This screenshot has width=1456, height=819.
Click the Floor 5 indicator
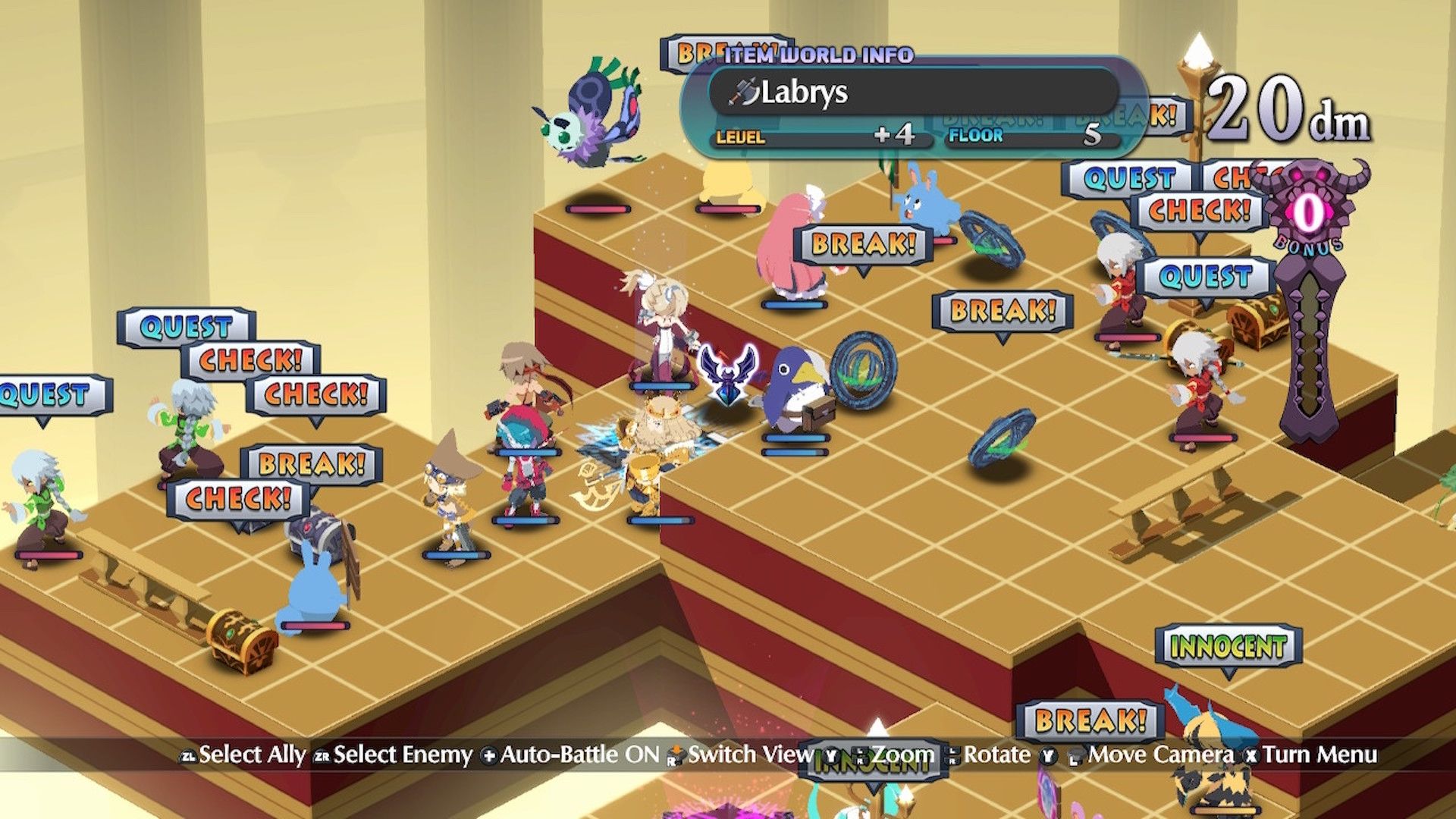coord(1037,138)
